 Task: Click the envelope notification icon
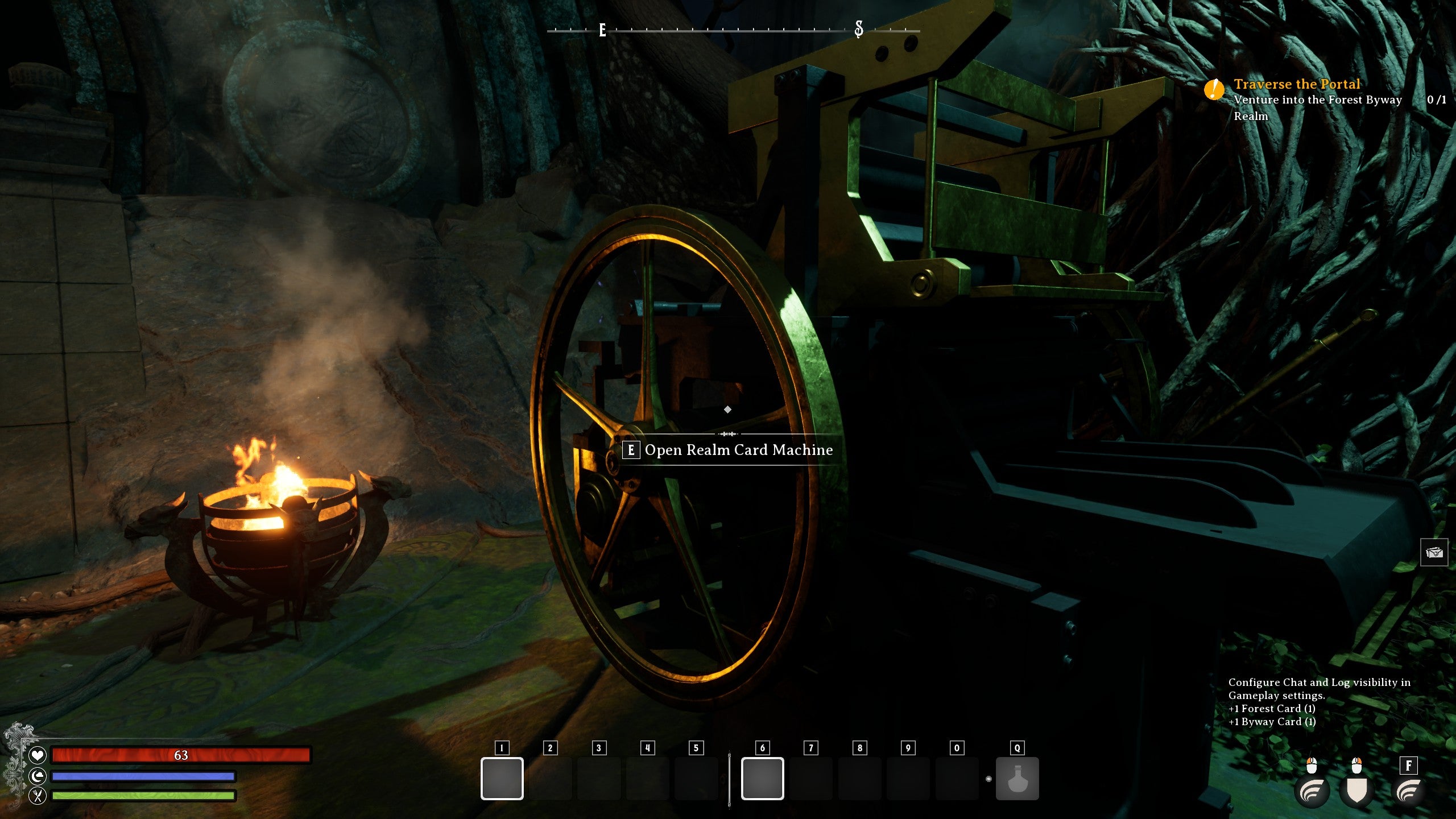point(1434,552)
